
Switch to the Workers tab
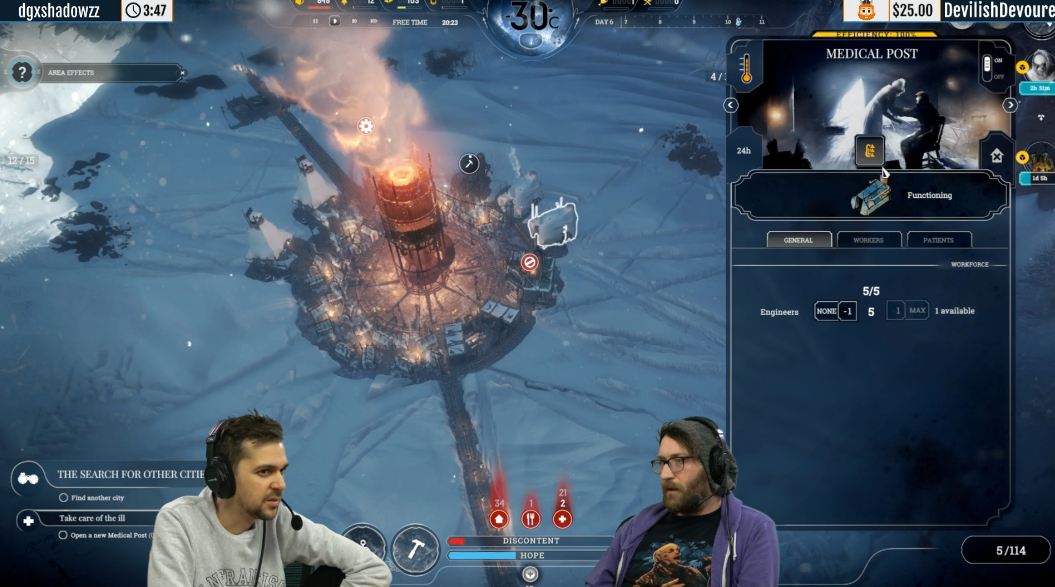[x=869, y=240]
